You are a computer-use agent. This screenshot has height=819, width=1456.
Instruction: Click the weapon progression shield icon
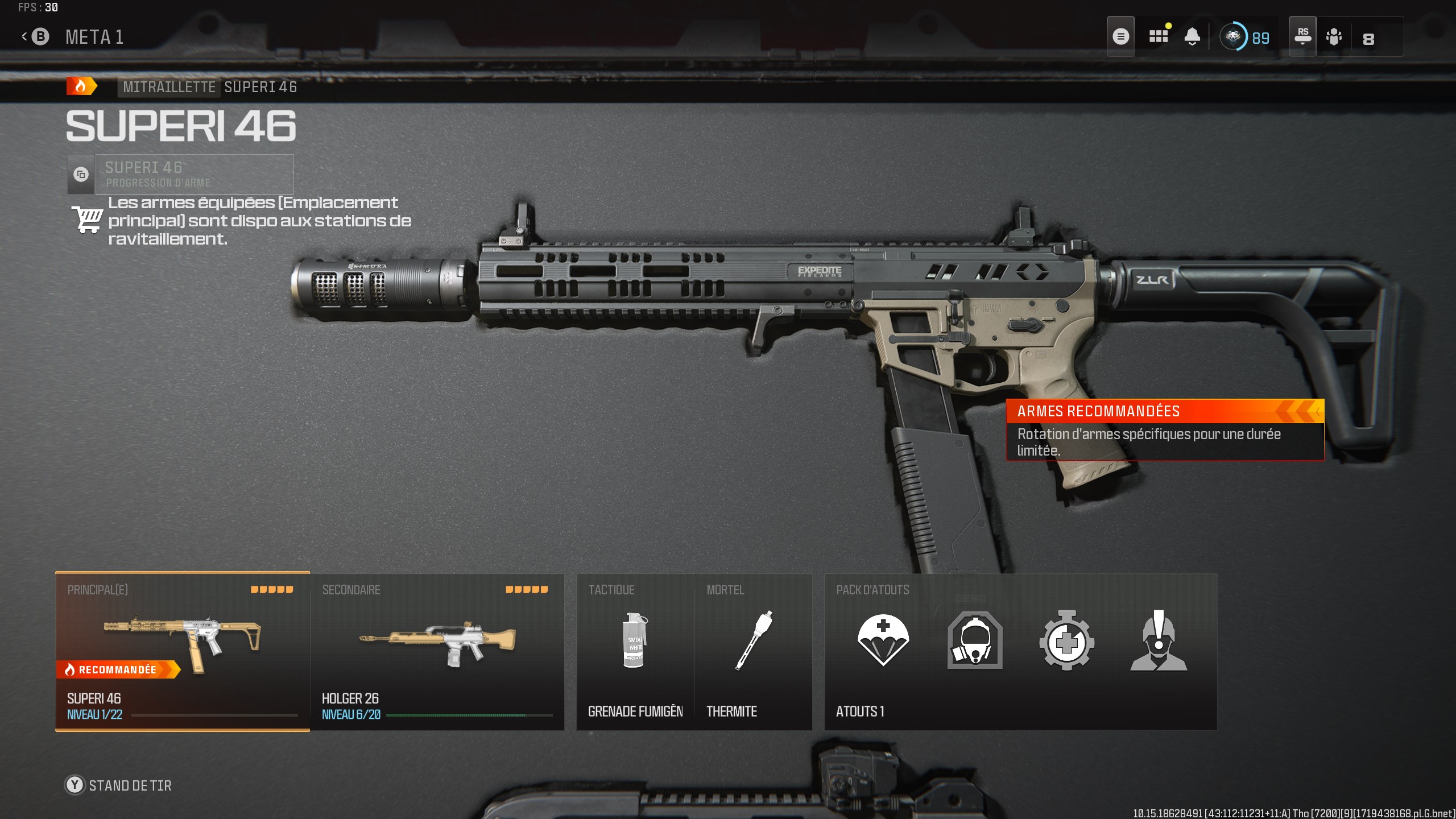80,174
